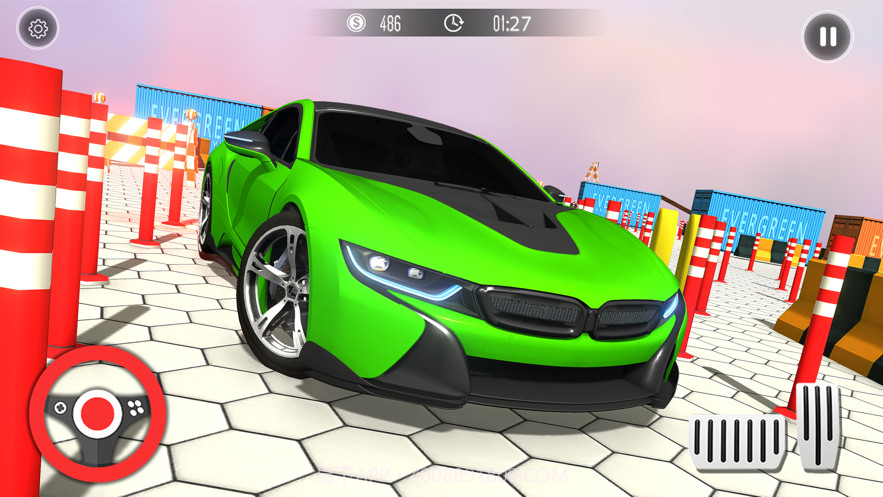Step on the wide brake pedal

738,440
